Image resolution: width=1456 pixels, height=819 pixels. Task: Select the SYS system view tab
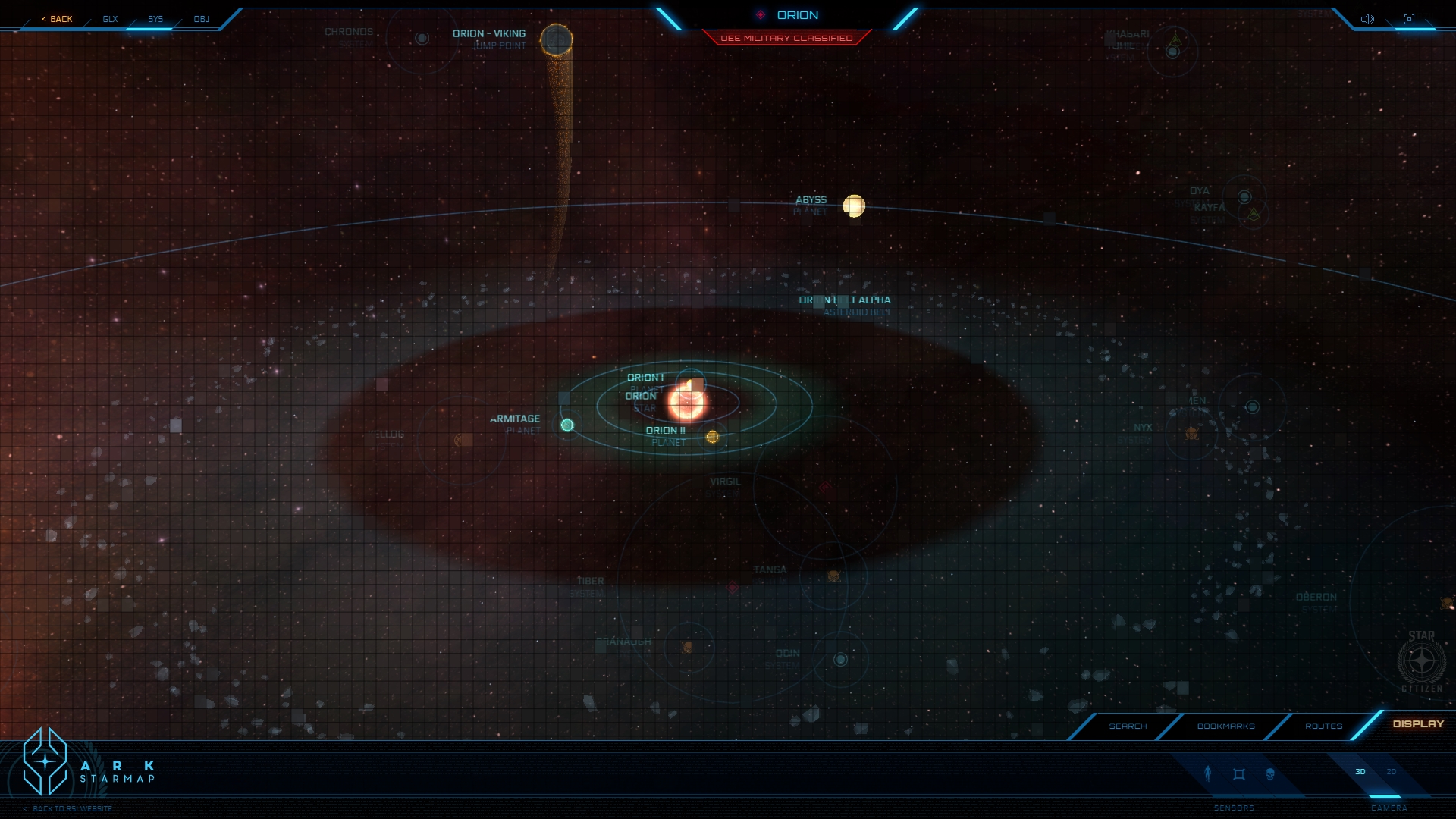155,19
